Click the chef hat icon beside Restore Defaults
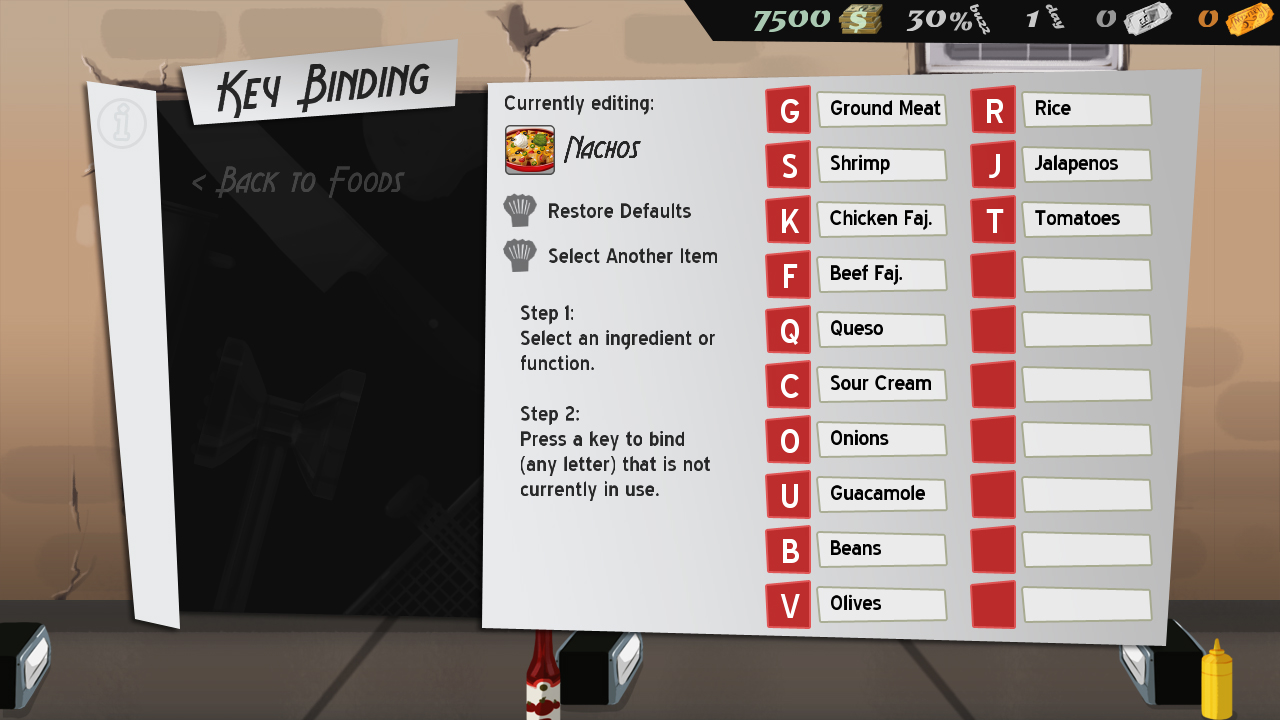The width and height of the screenshot is (1280, 720). coord(519,210)
